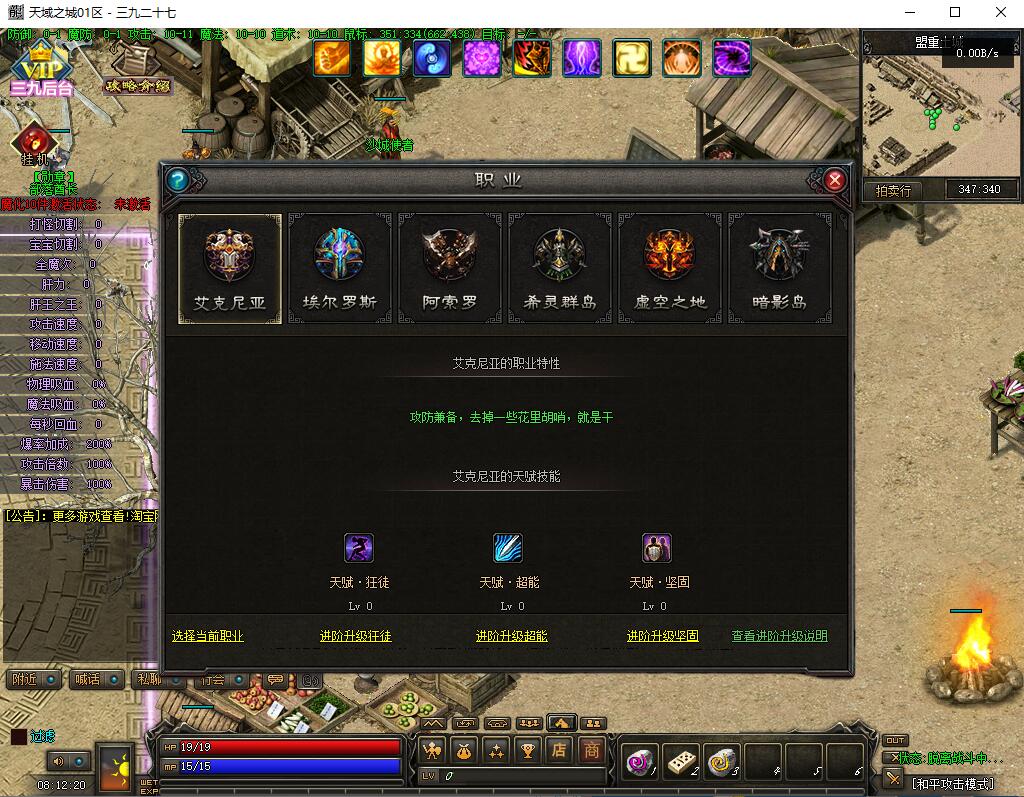
Task: Toggle the 挂机 auto-play icon
Action: 36,143
